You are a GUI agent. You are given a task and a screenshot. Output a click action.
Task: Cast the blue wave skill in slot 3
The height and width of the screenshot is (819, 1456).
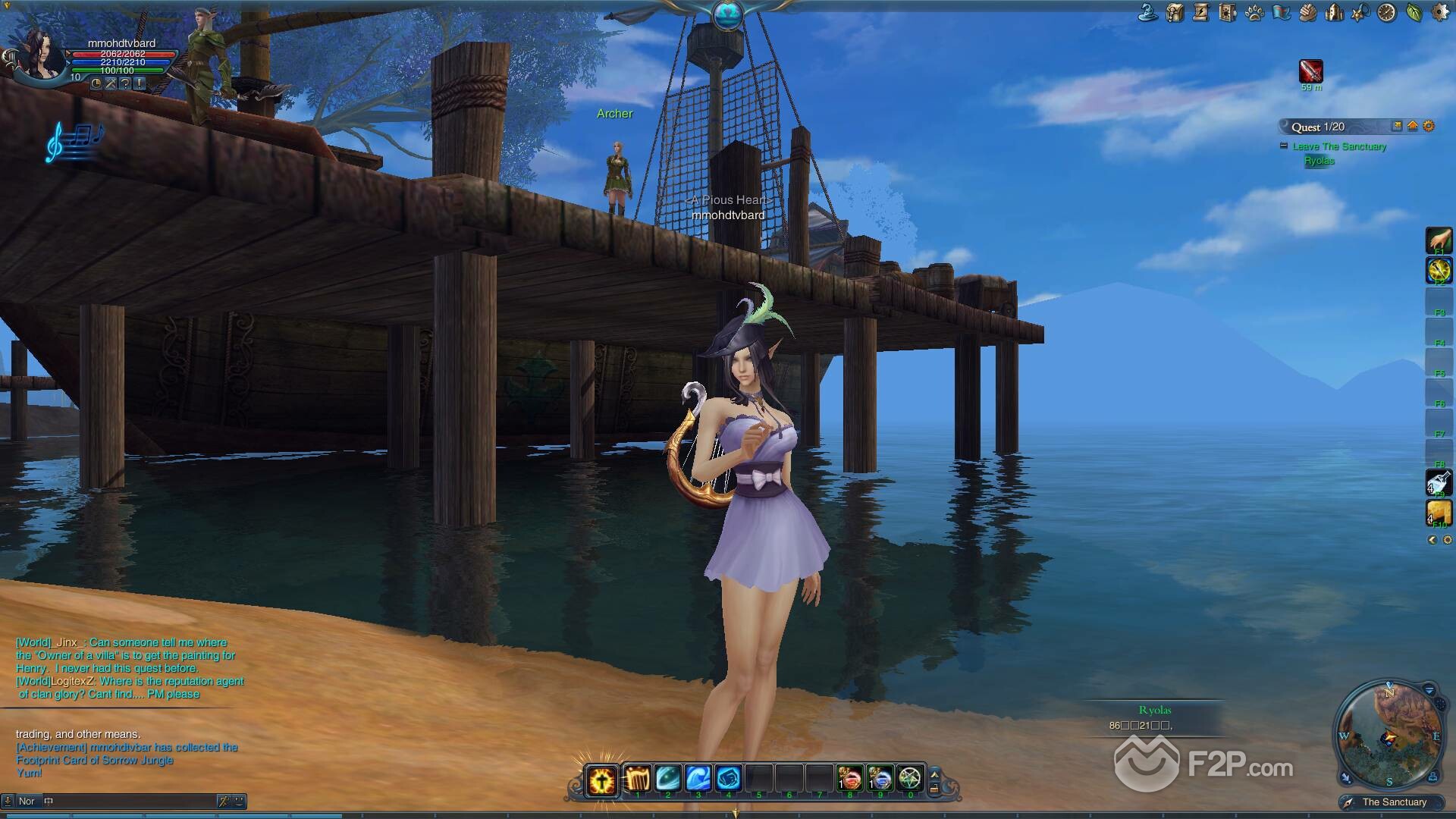[x=698, y=778]
